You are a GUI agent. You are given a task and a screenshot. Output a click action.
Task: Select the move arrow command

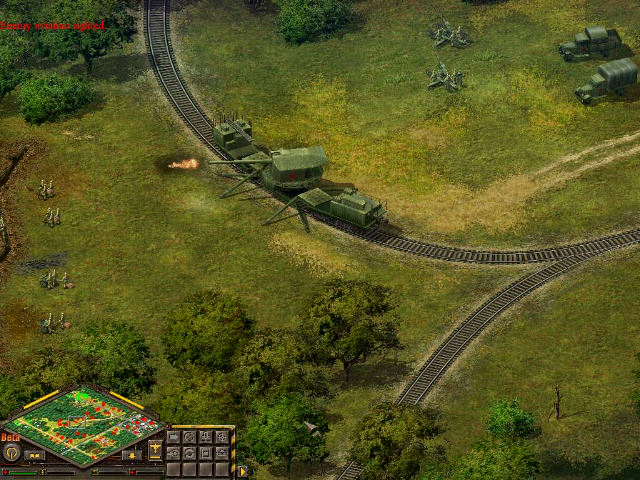tap(173, 437)
